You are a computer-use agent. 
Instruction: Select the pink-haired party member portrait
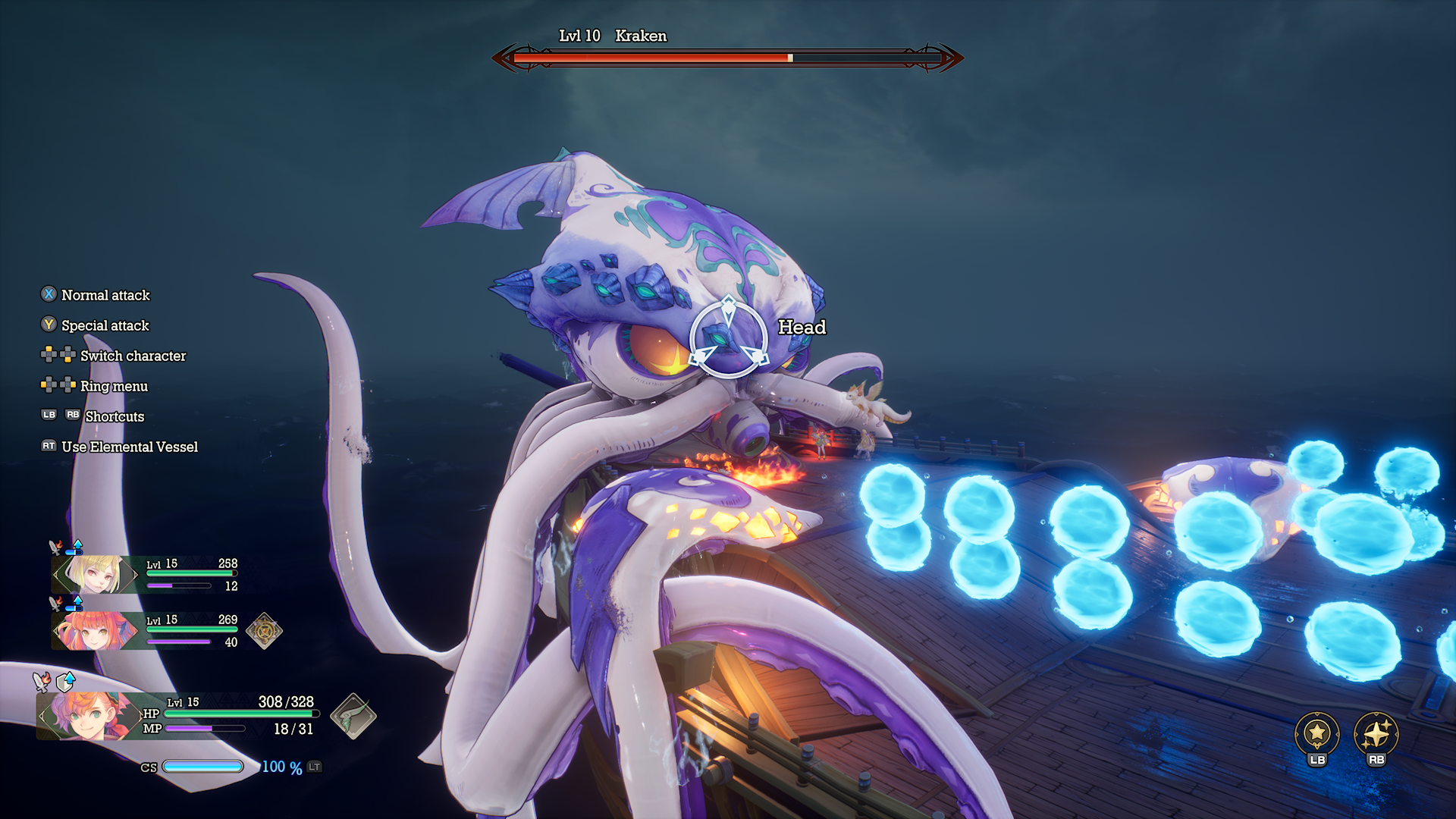(x=95, y=630)
